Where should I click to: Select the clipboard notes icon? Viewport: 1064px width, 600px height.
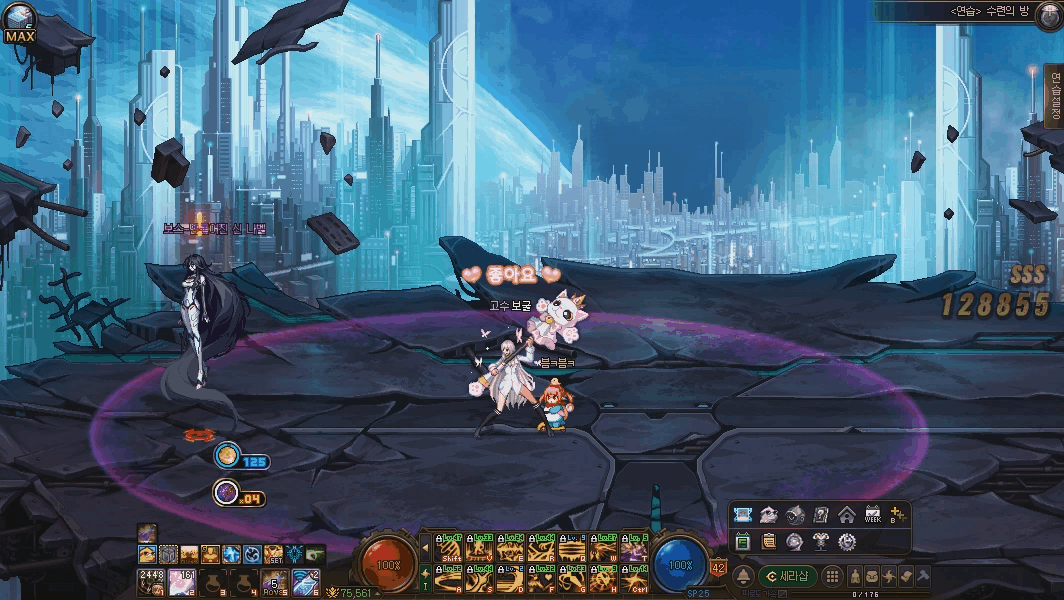pyautogui.click(x=768, y=541)
